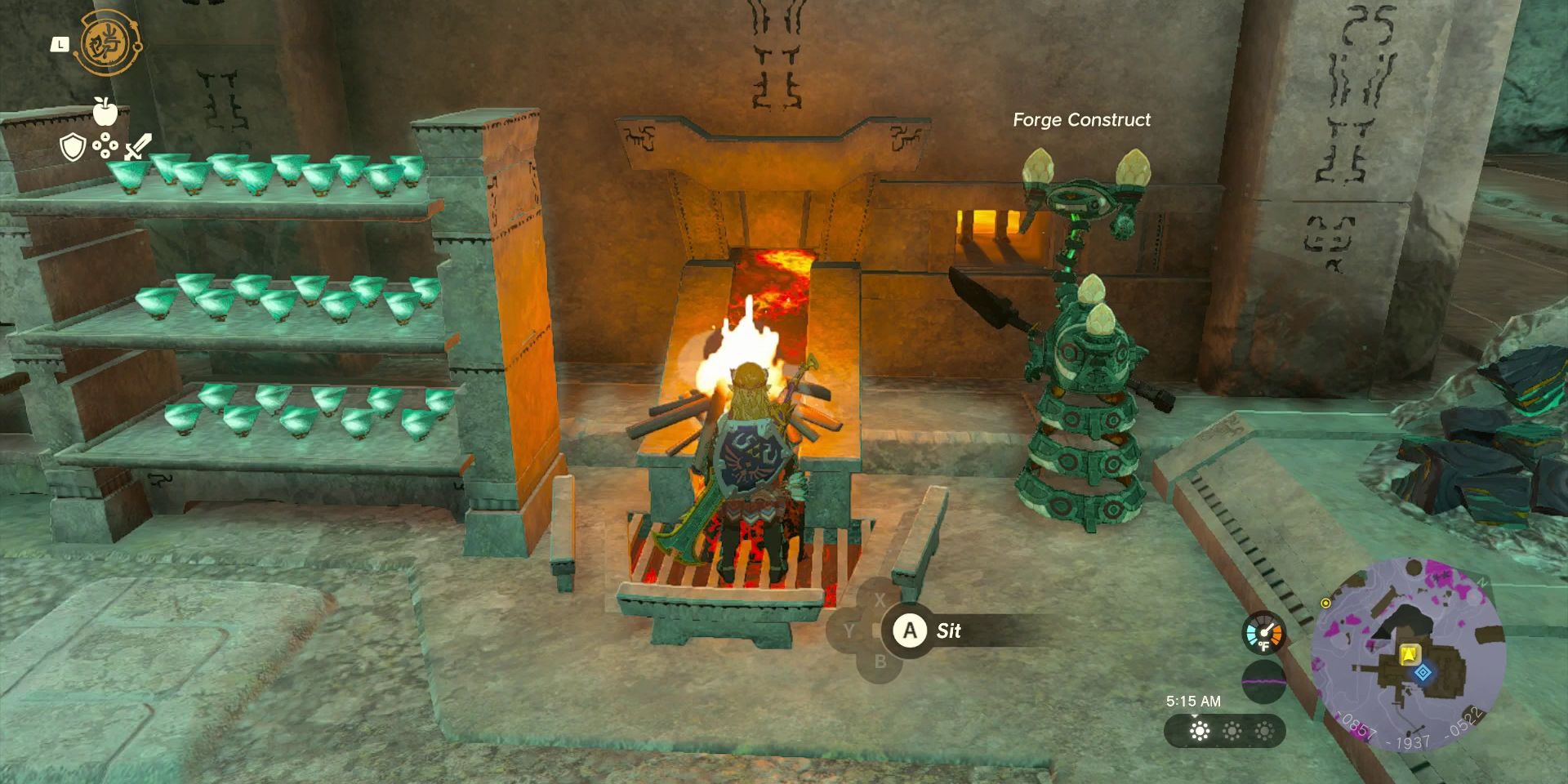Click the blue shrine marker on the minimap
Screen dimensions: 1568x784
point(1423,672)
